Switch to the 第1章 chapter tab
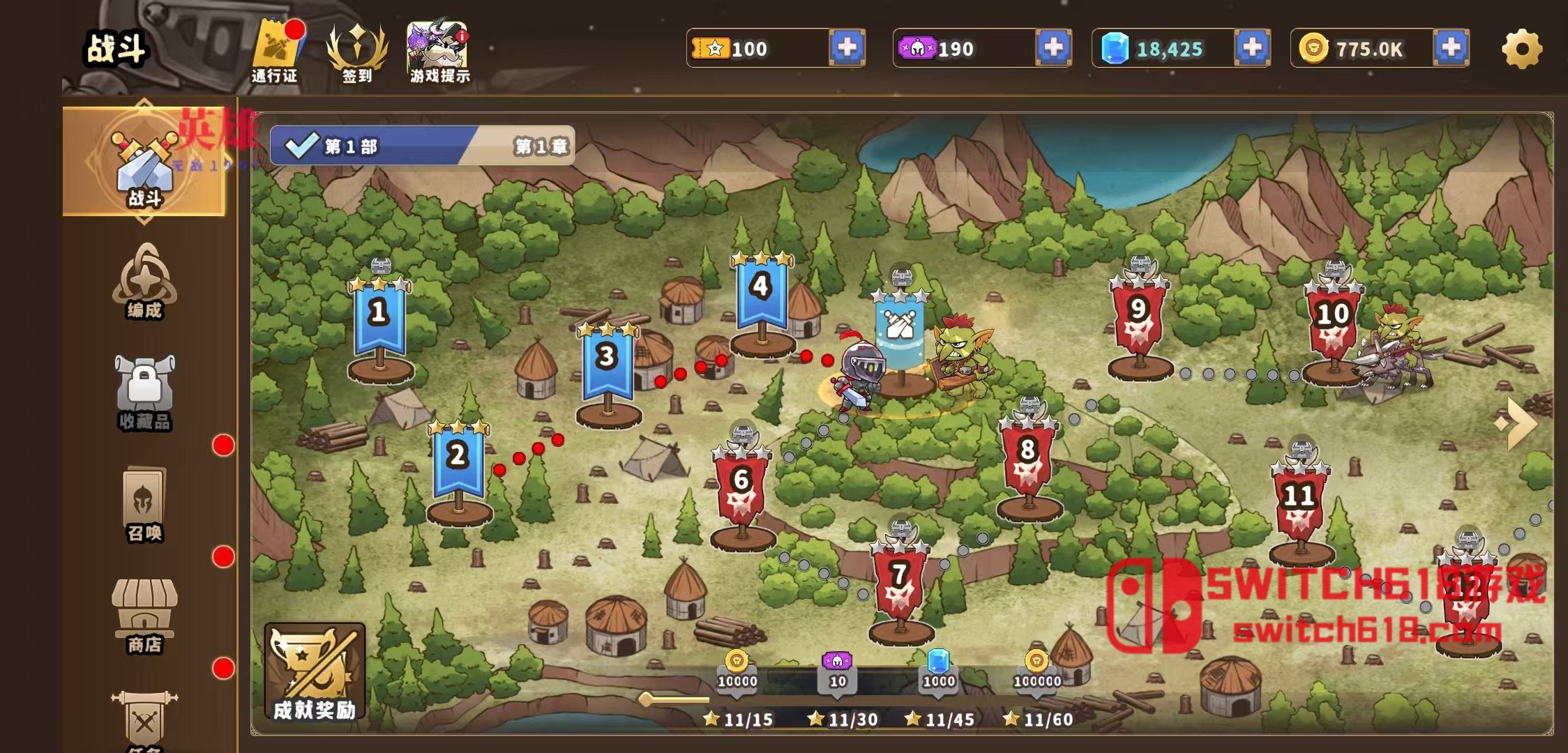1568x753 pixels. [542, 147]
